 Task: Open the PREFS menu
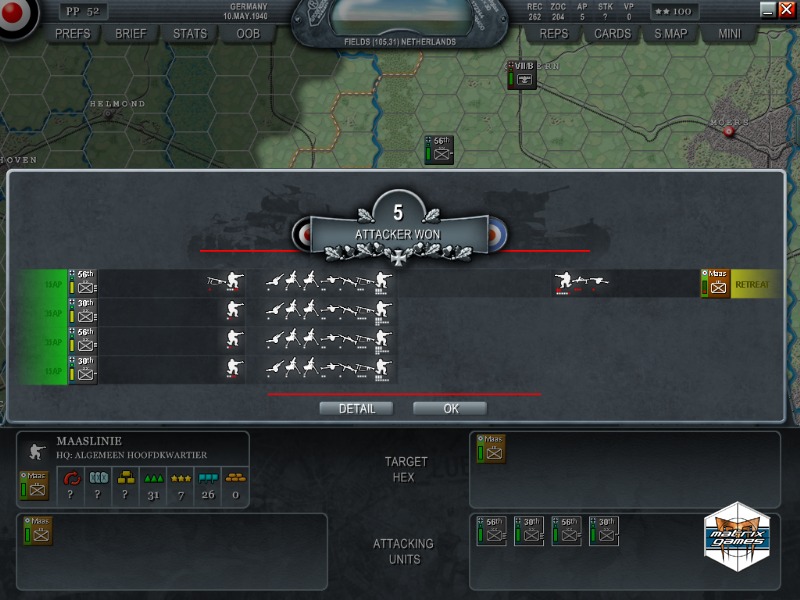click(73, 33)
